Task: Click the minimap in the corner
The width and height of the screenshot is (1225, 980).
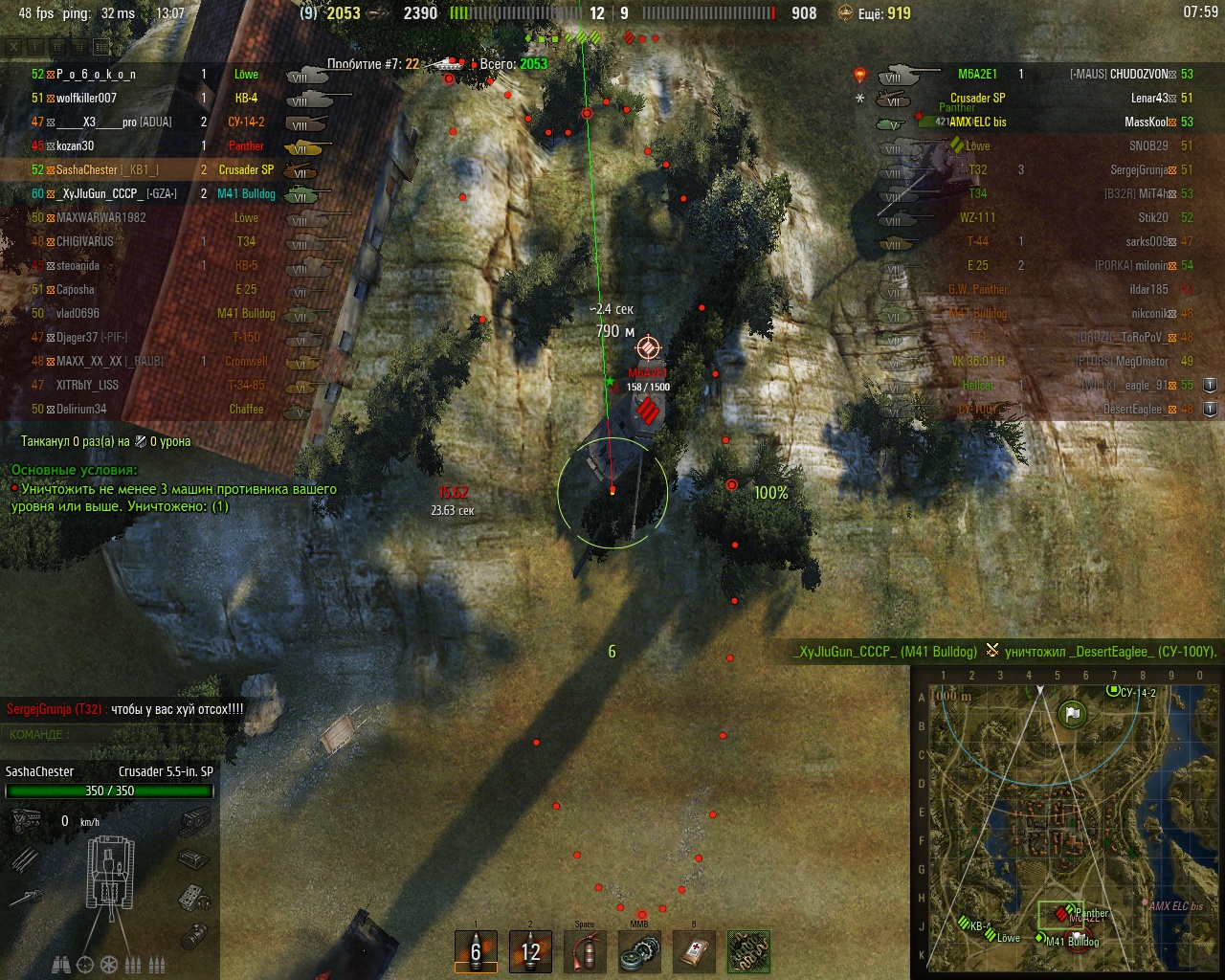Action: tap(1067, 823)
